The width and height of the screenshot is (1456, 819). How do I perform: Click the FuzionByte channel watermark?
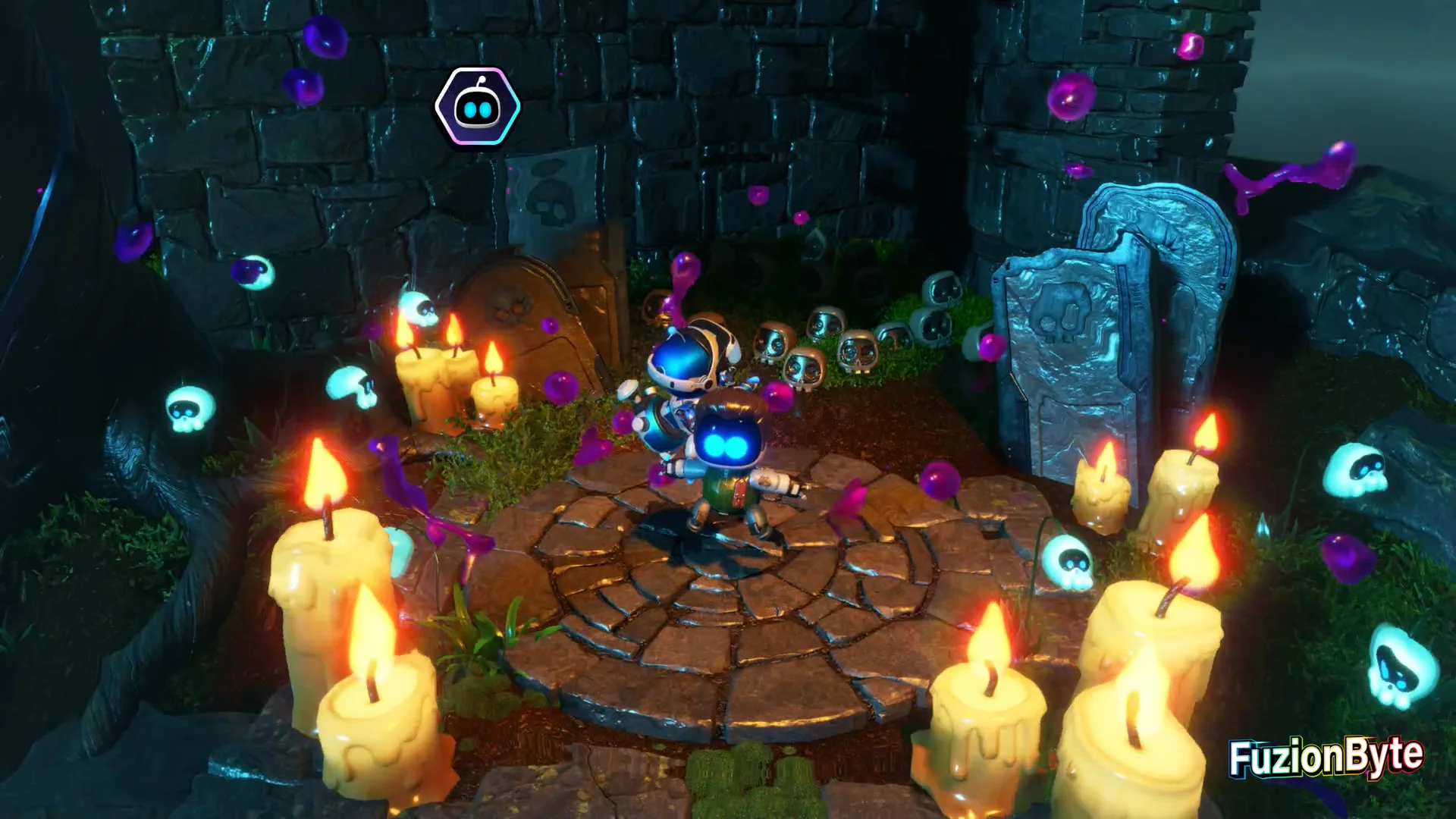1326,756
